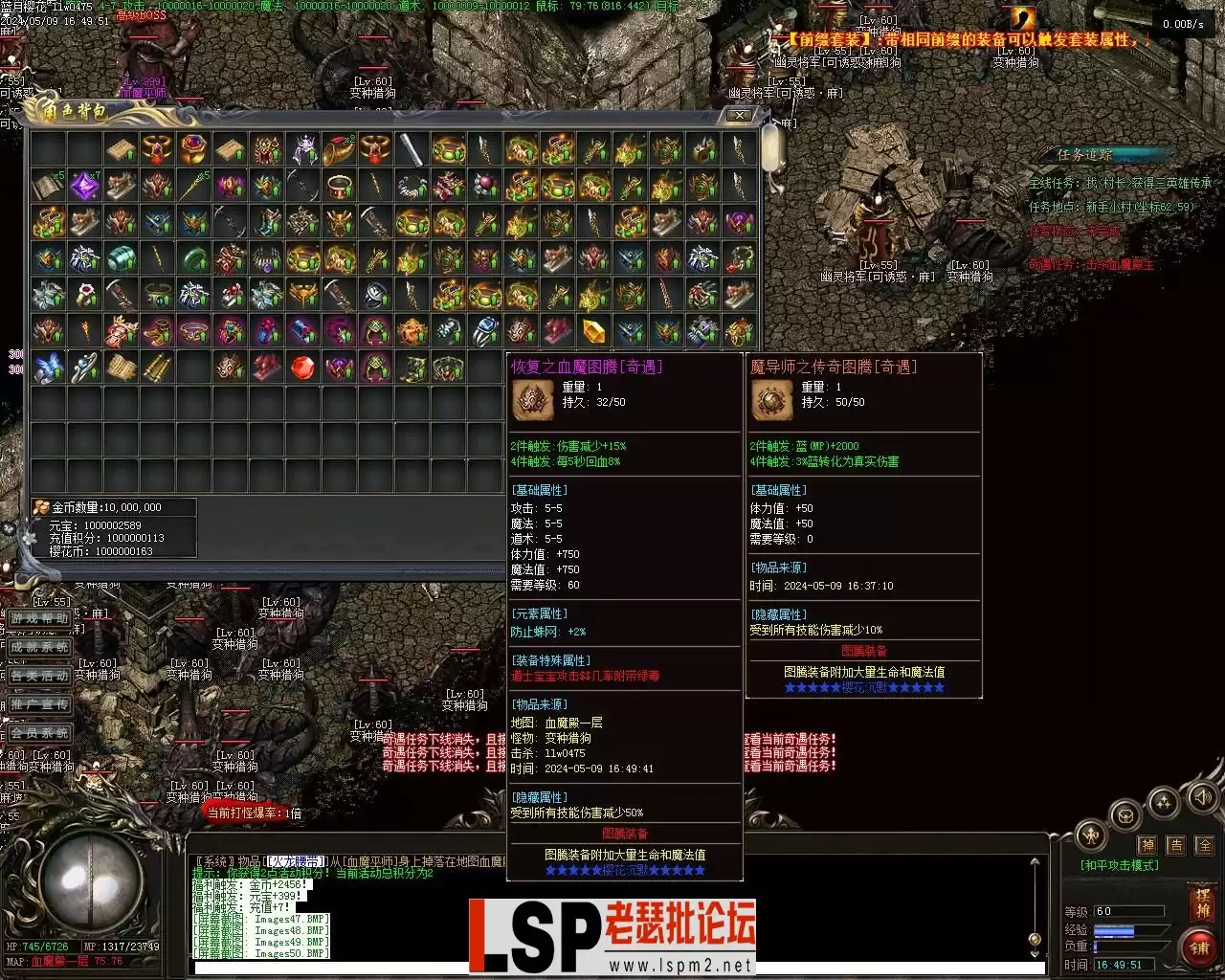Switch the 和 attack mode button

pos(1091,835)
